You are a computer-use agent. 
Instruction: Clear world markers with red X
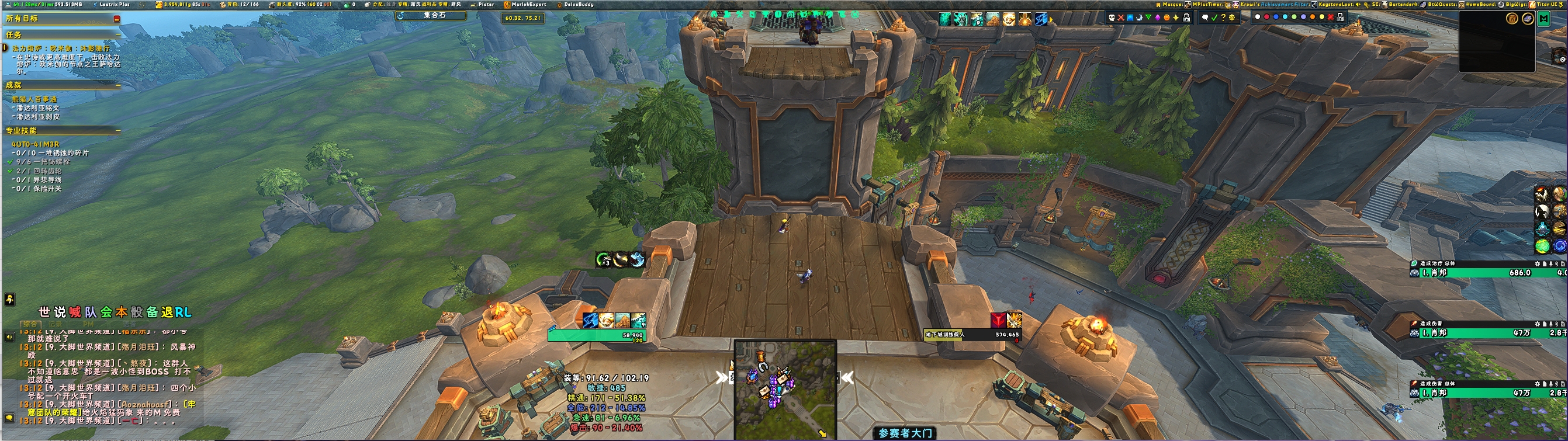point(1331,17)
